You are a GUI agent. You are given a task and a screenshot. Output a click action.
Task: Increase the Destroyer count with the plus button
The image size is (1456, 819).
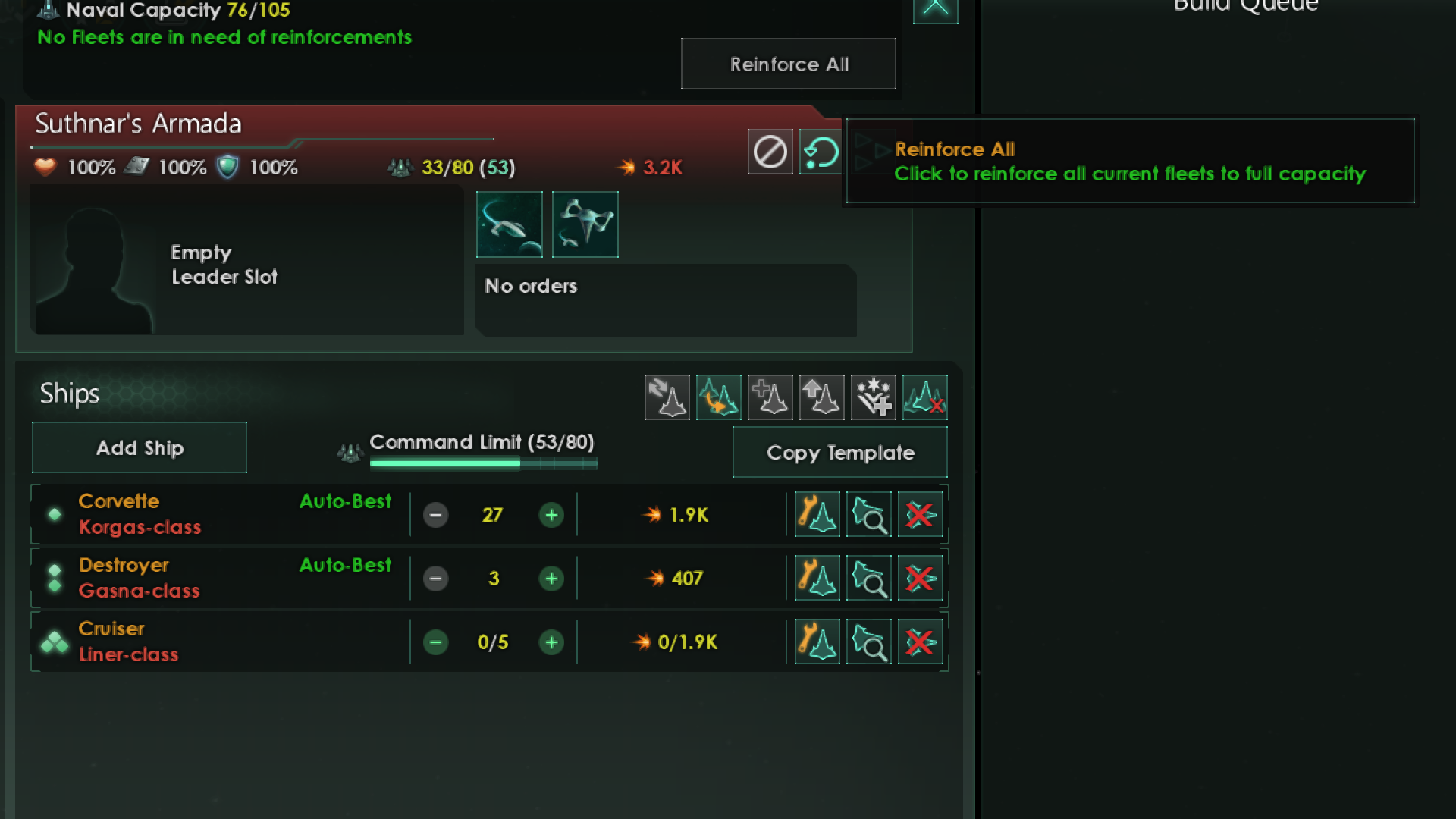coord(552,578)
